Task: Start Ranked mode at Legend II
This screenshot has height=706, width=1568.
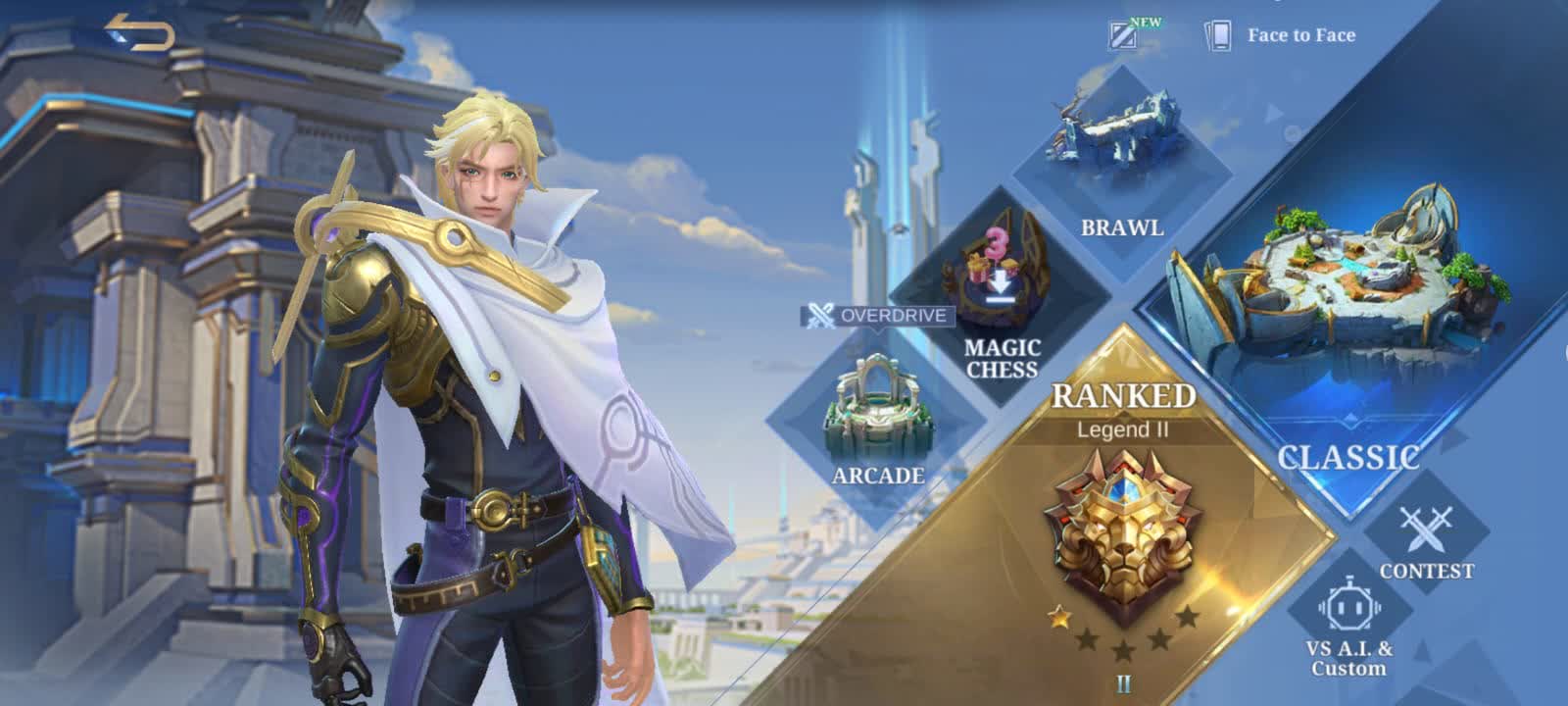Action: pos(1123,520)
